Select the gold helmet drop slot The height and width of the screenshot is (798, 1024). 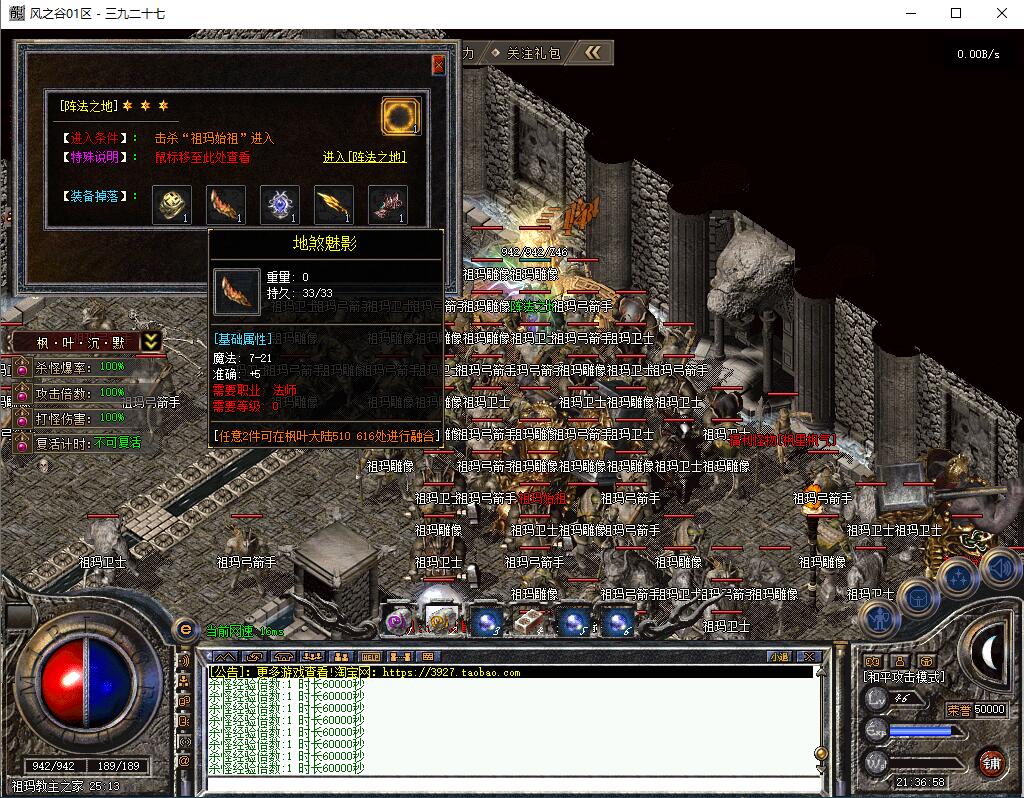(172, 203)
